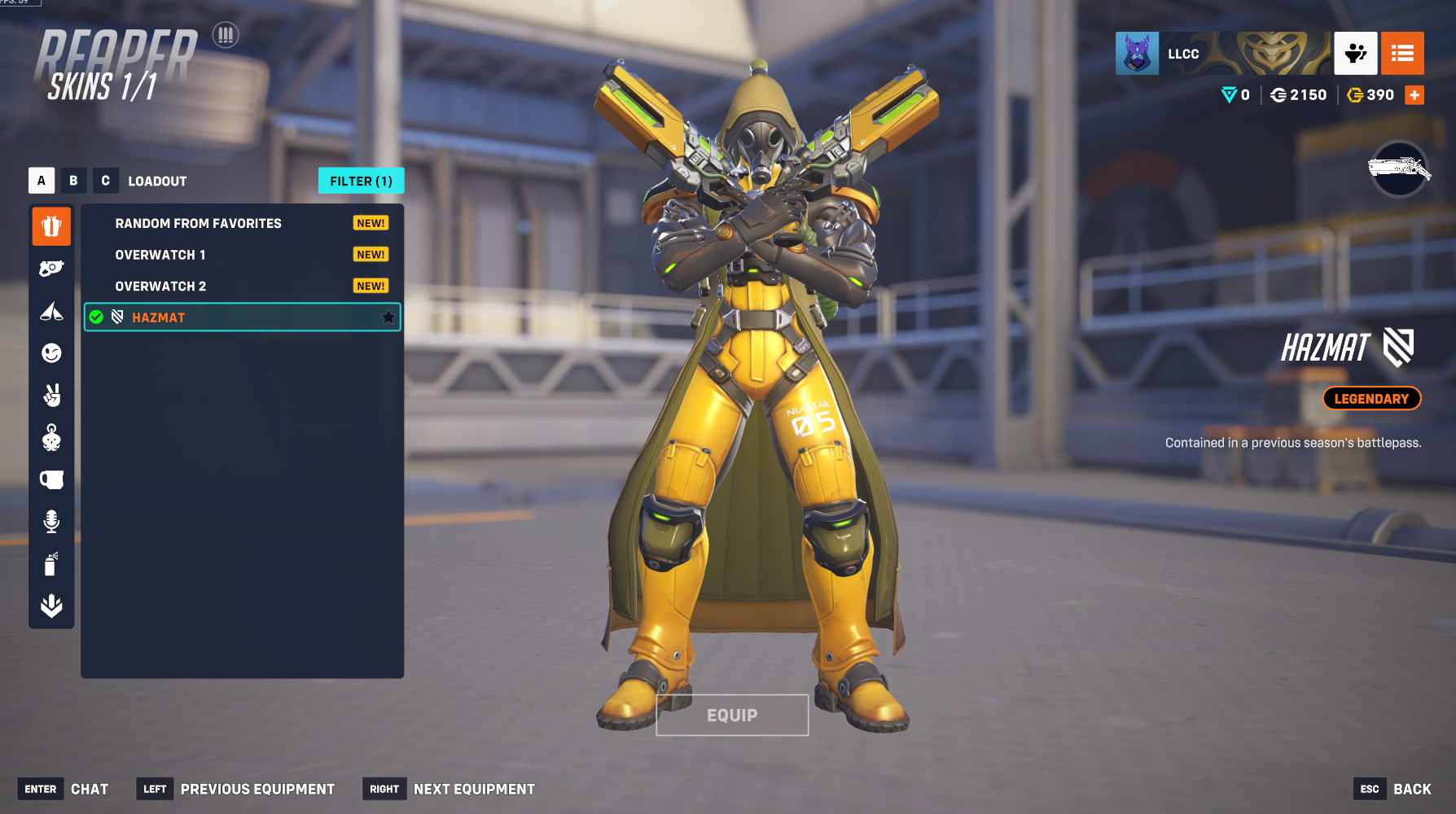Switch to loadout C

coord(105,181)
